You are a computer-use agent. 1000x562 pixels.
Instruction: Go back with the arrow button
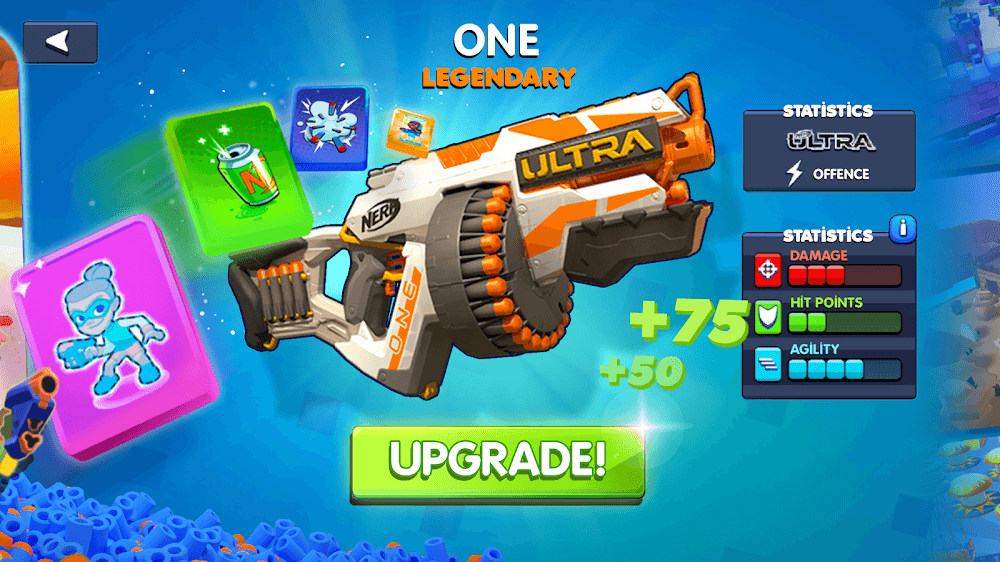(60, 42)
